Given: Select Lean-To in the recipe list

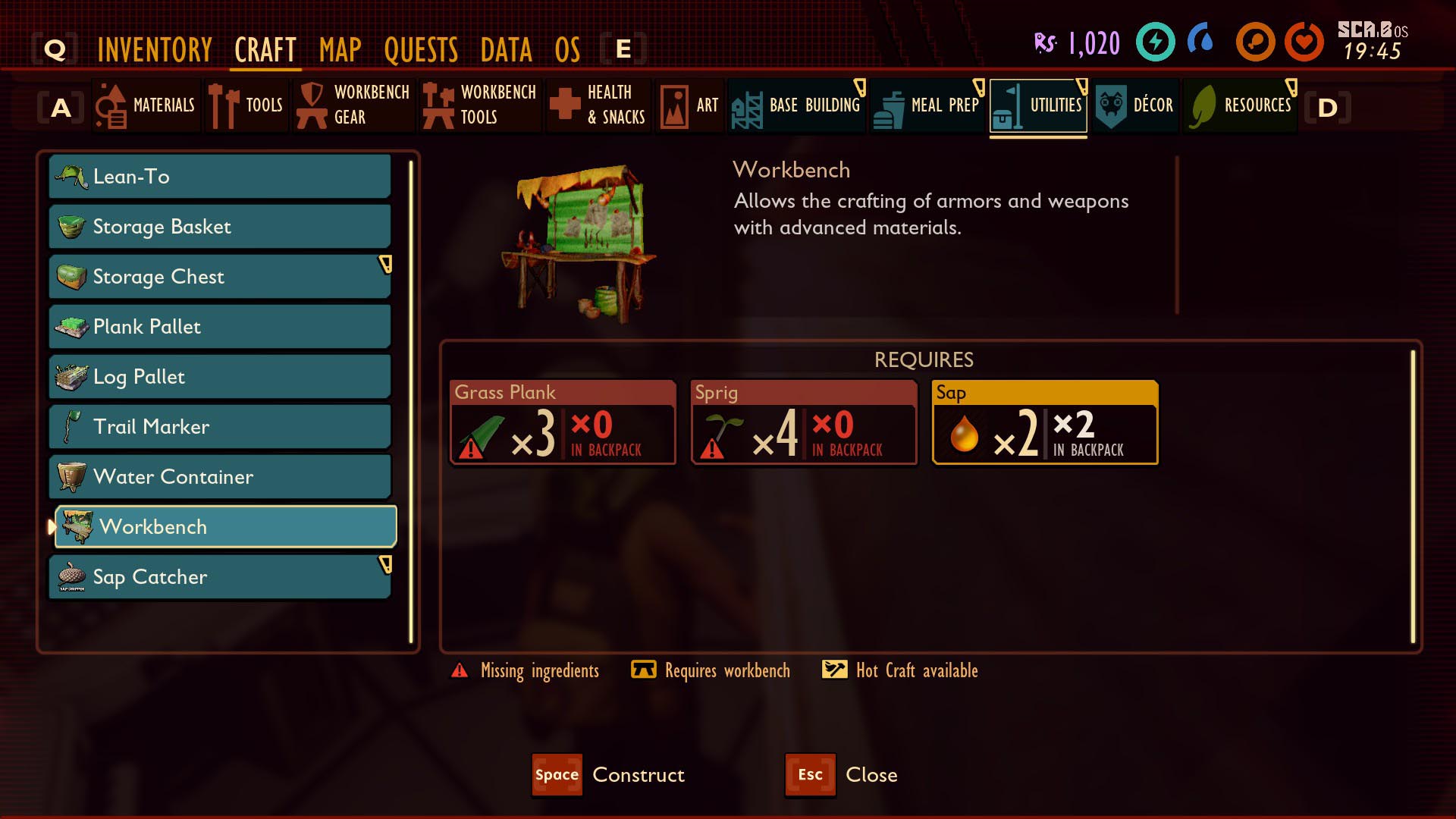Looking at the screenshot, I should pos(220,177).
